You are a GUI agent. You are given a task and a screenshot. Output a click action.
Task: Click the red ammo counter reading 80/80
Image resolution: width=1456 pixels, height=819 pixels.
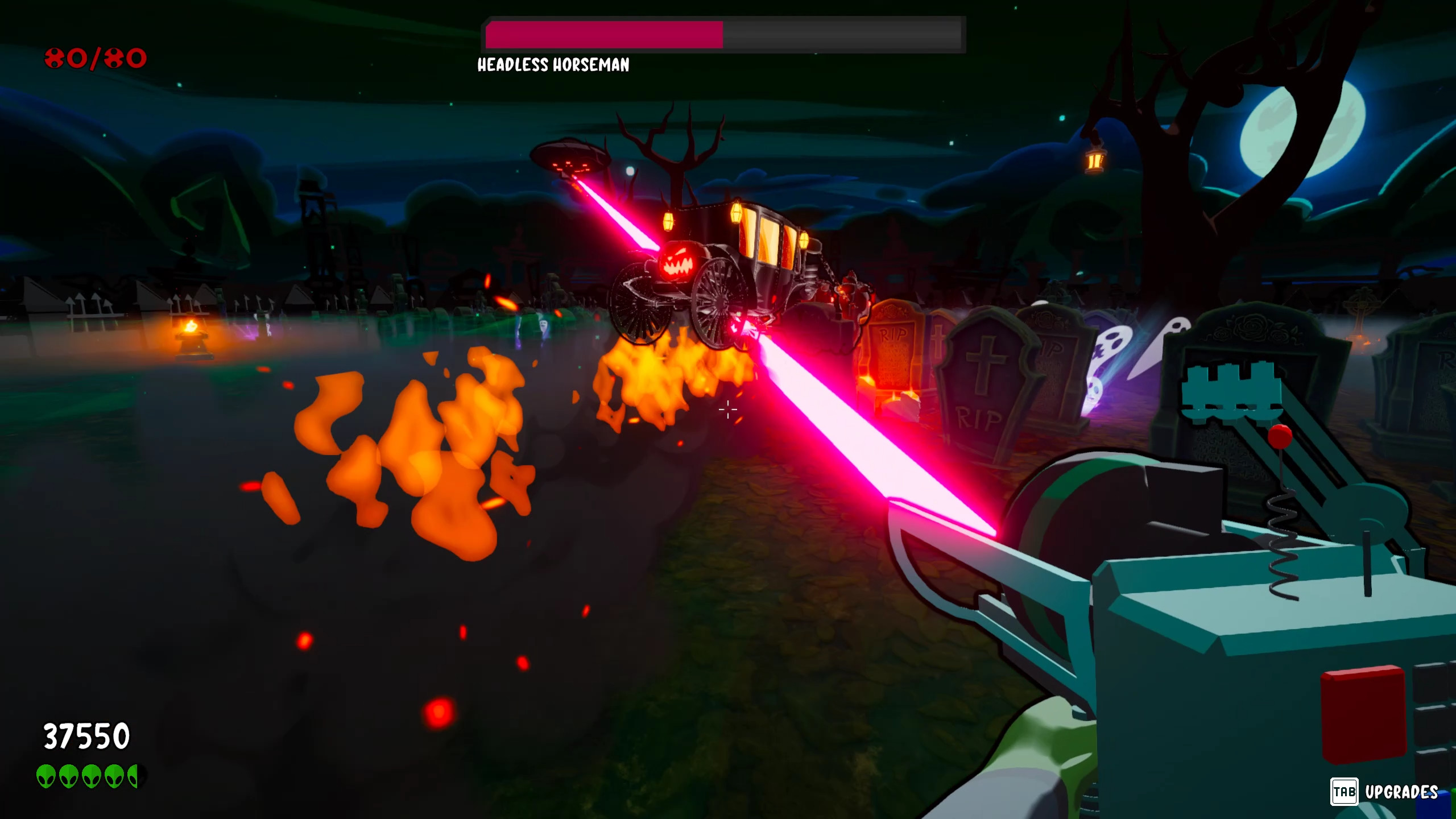point(96,57)
